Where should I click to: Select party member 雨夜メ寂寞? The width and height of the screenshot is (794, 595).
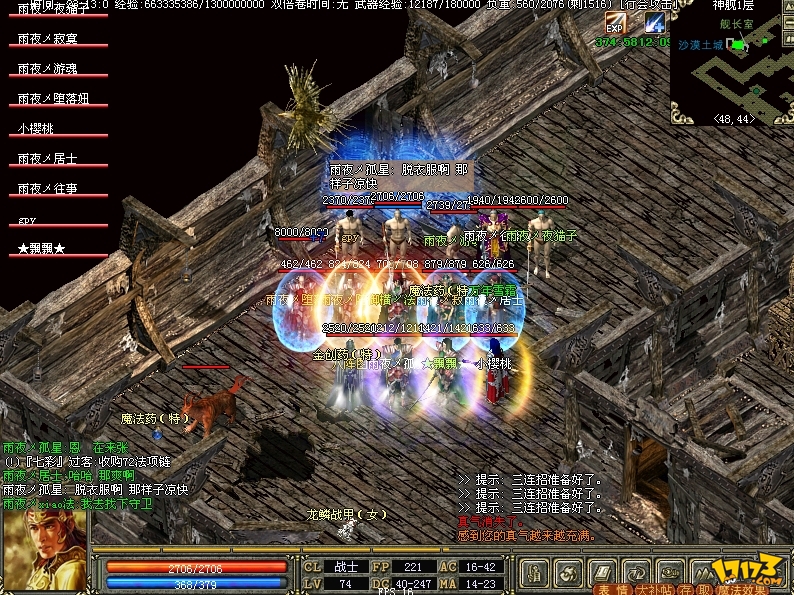(47, 39)
